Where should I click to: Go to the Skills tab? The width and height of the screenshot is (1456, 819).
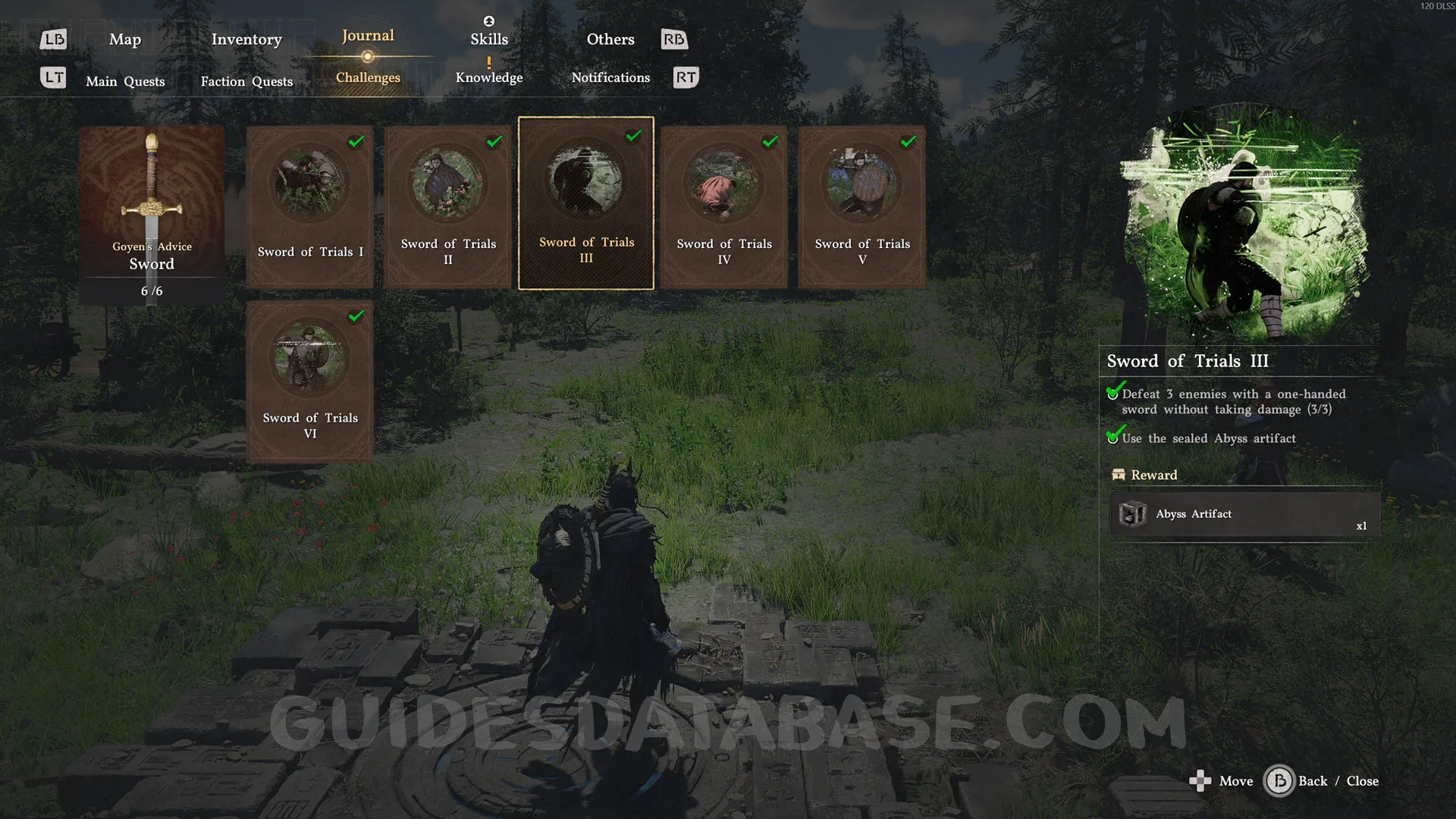489,39
